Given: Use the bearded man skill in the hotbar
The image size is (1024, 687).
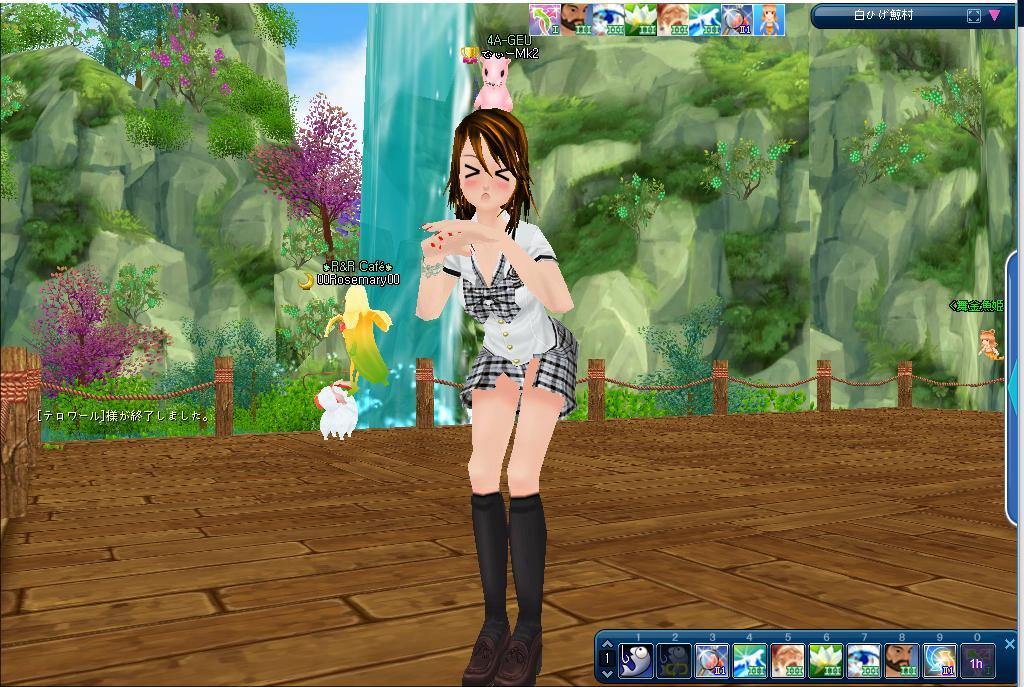Looking at the screenshot, I should tap(901, 661).
